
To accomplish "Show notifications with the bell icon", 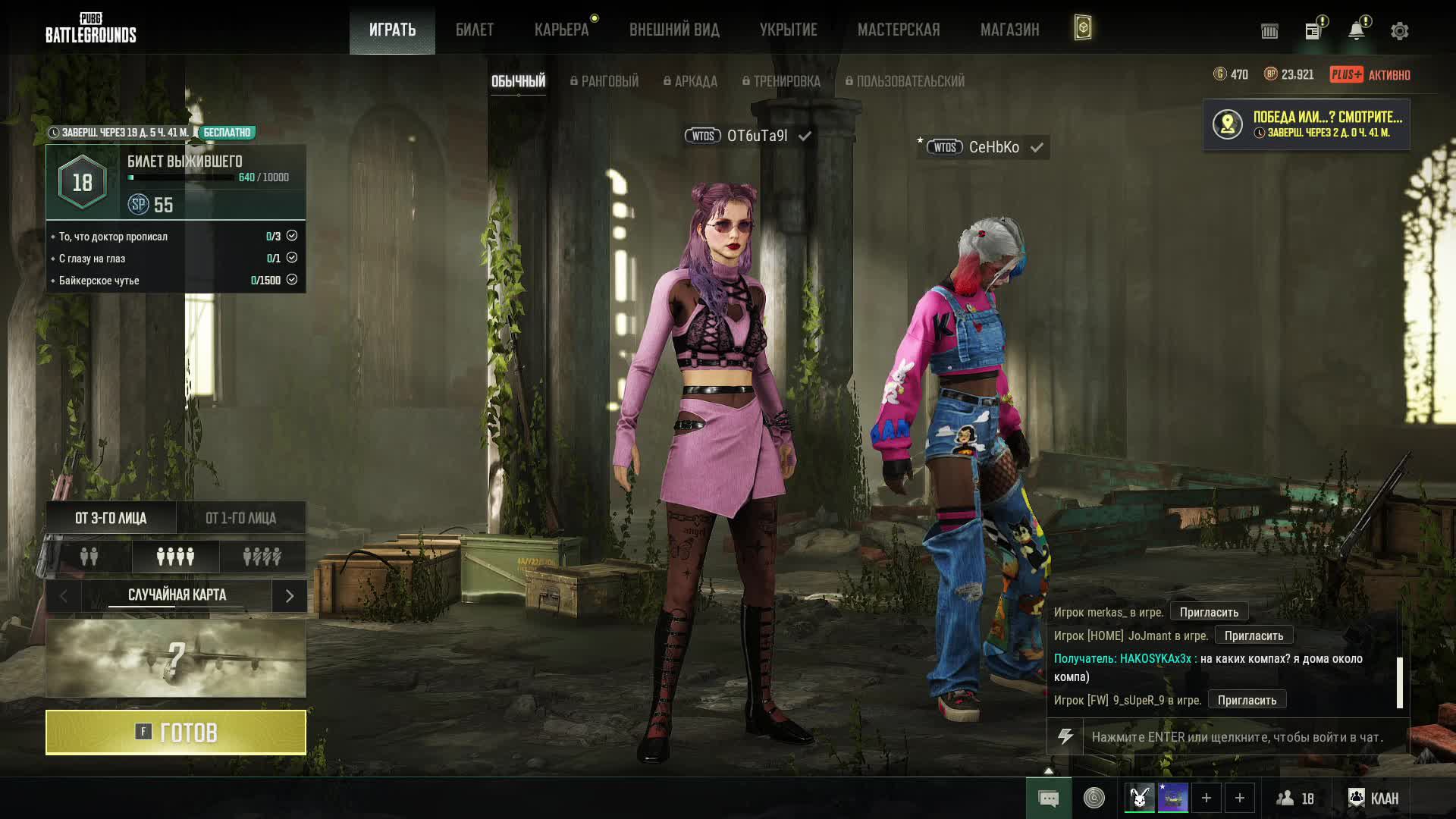I will pos(1356,31).
